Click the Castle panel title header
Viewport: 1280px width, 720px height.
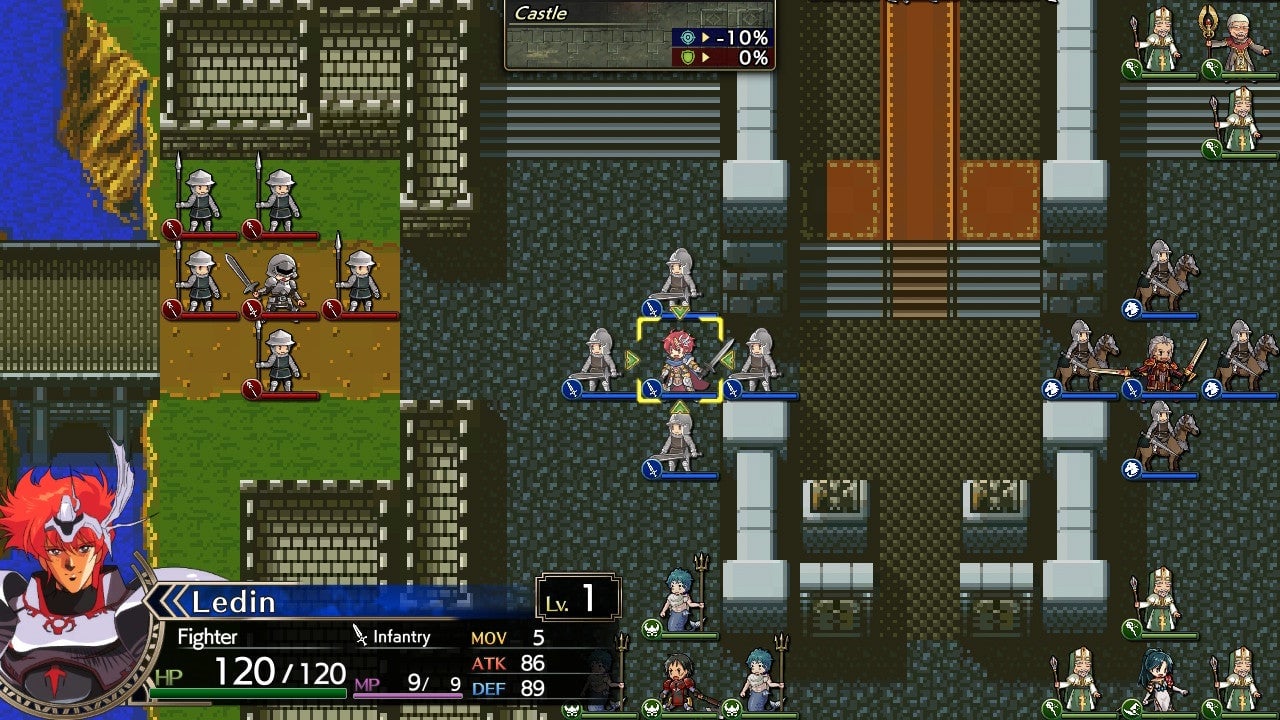(x=540, y=14)
